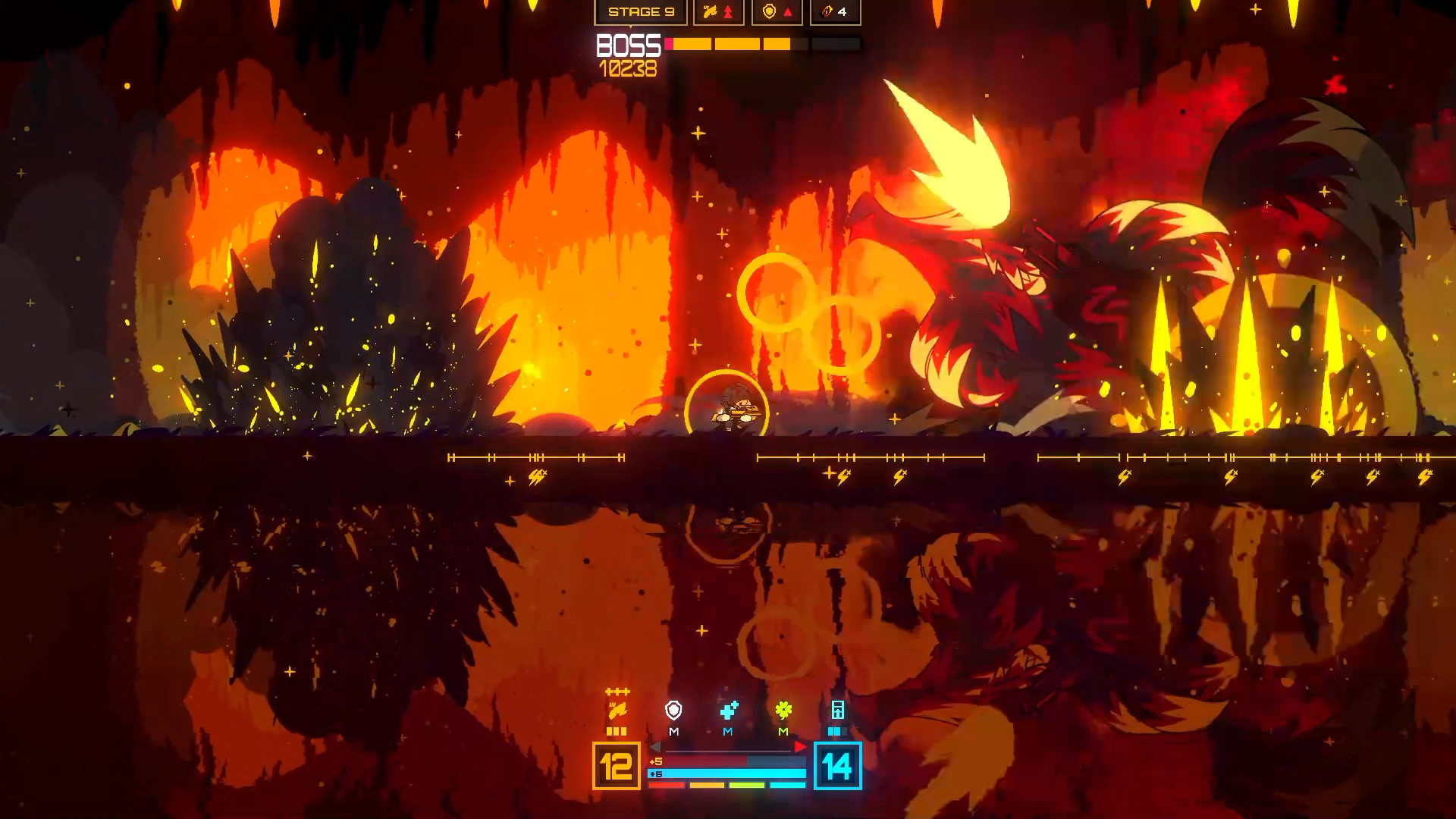Click the gray left-pointing triangle above the health bar
Viewport: 1456px width, 819px height.
(654, 746)
